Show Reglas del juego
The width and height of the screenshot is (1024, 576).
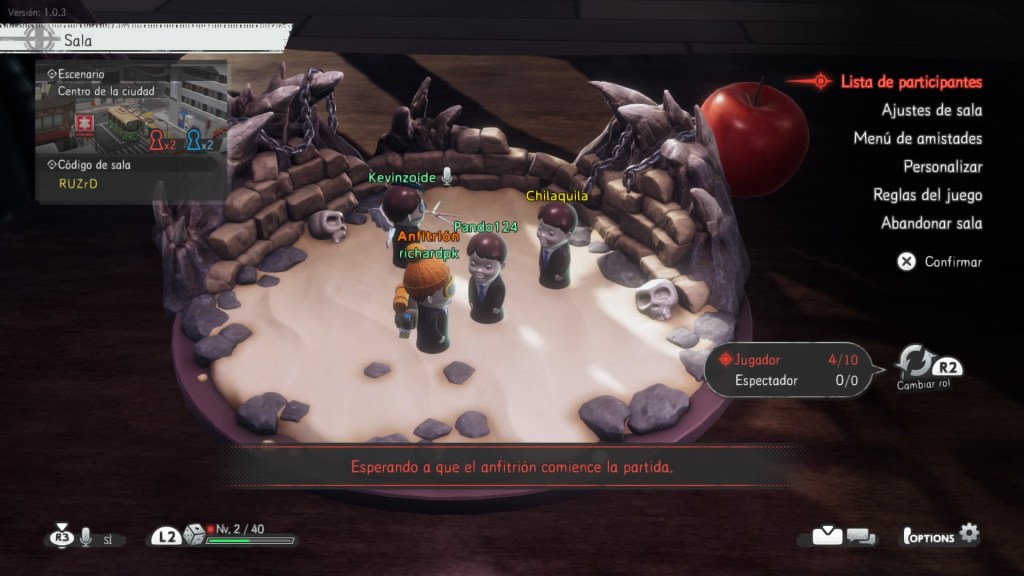(927, 194)
